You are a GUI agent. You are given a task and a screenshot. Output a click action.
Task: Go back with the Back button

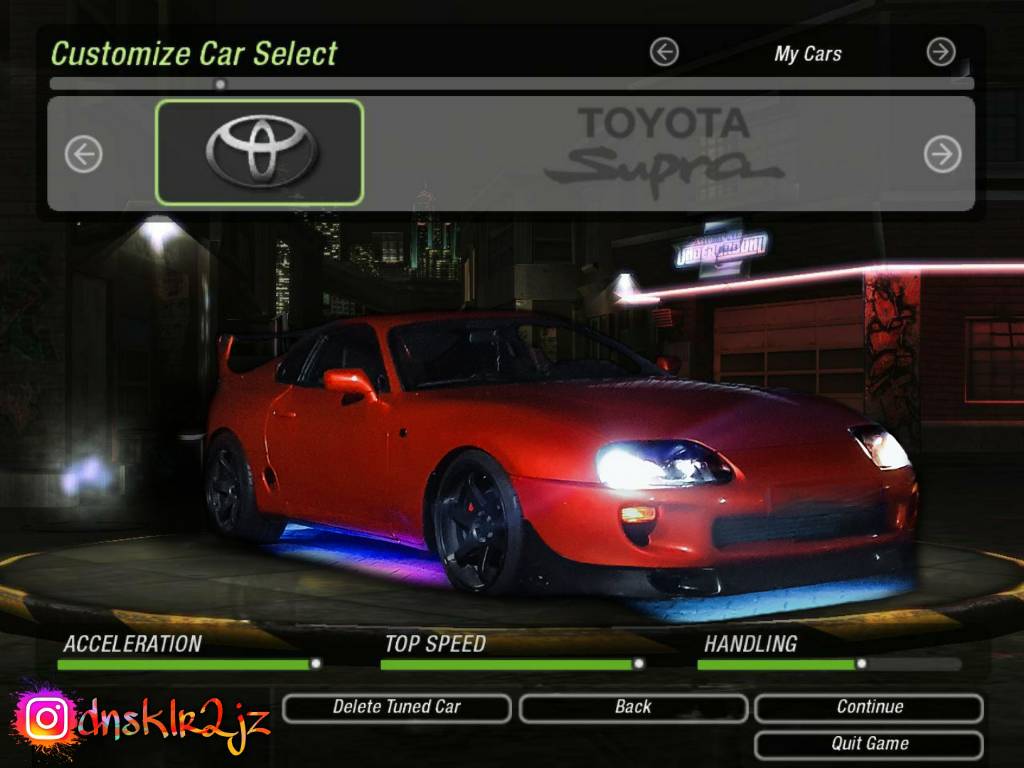point(633,707)
